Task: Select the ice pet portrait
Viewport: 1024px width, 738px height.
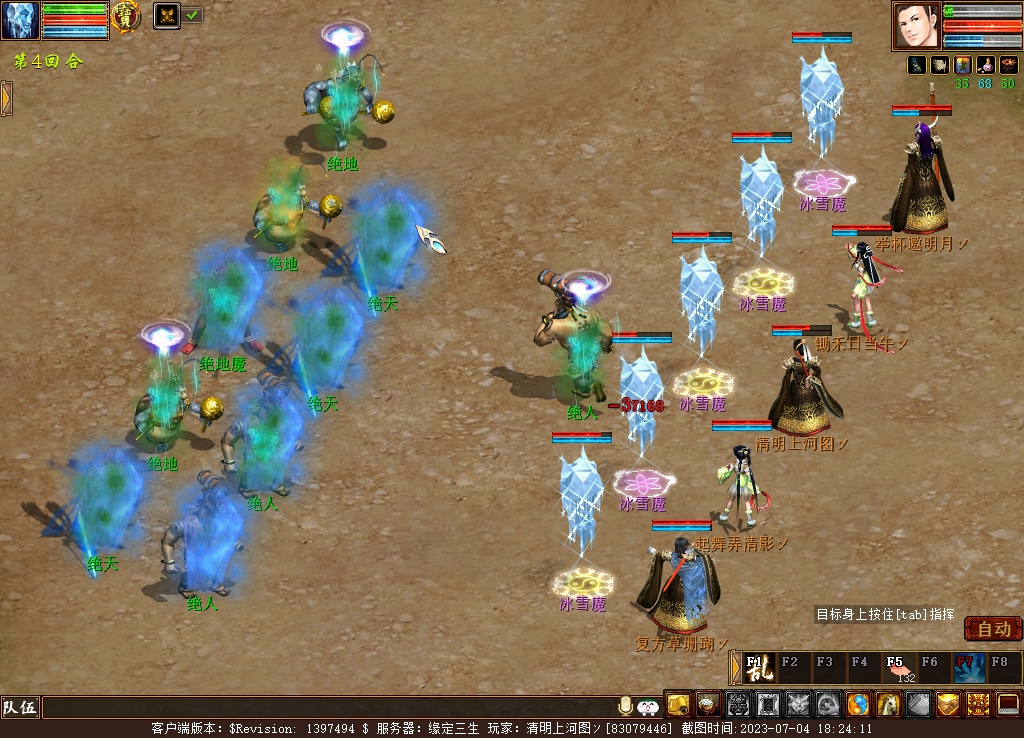Action: point(20,20)
